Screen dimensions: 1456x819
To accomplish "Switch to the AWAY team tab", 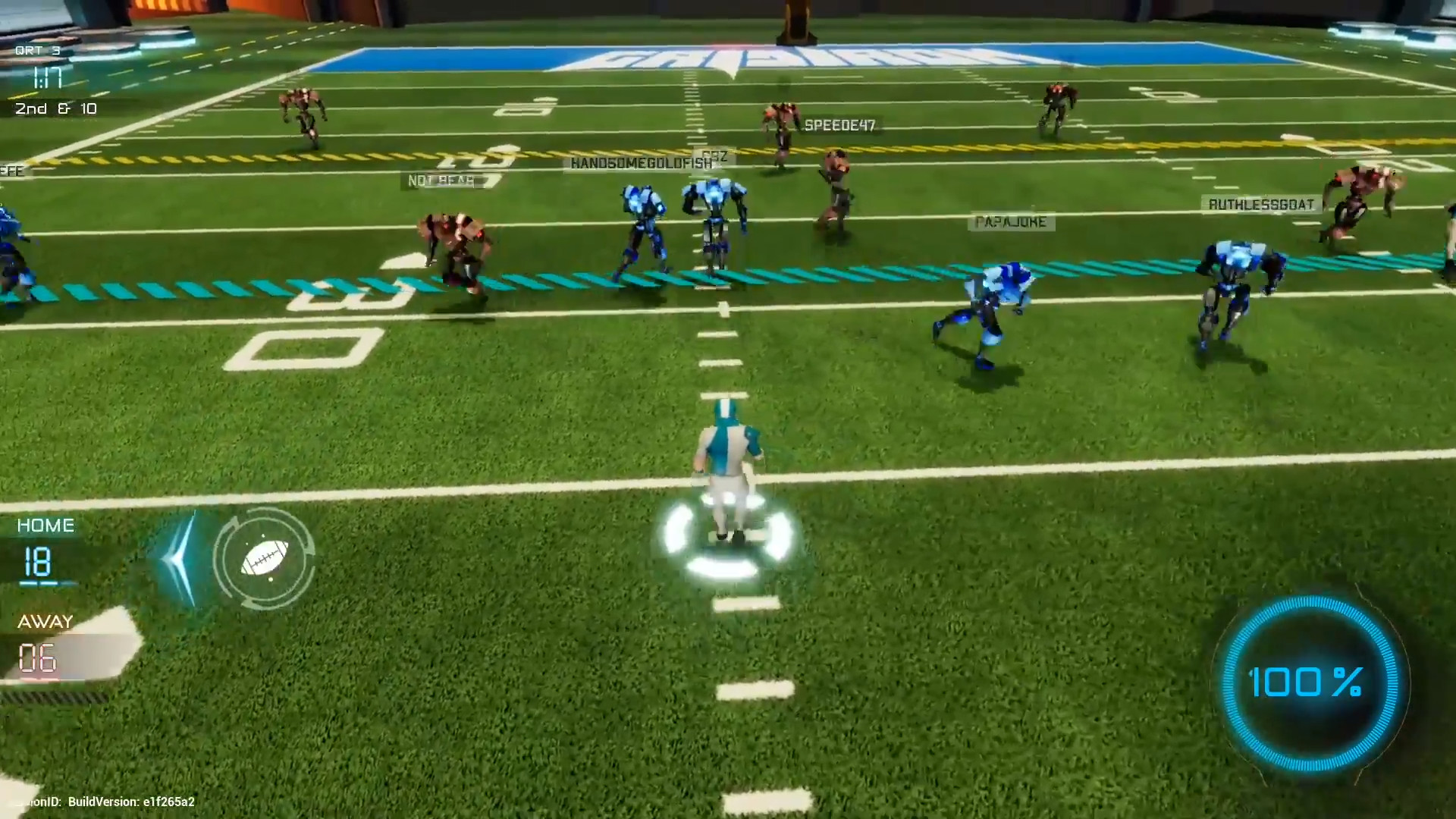I will (44, 620).
